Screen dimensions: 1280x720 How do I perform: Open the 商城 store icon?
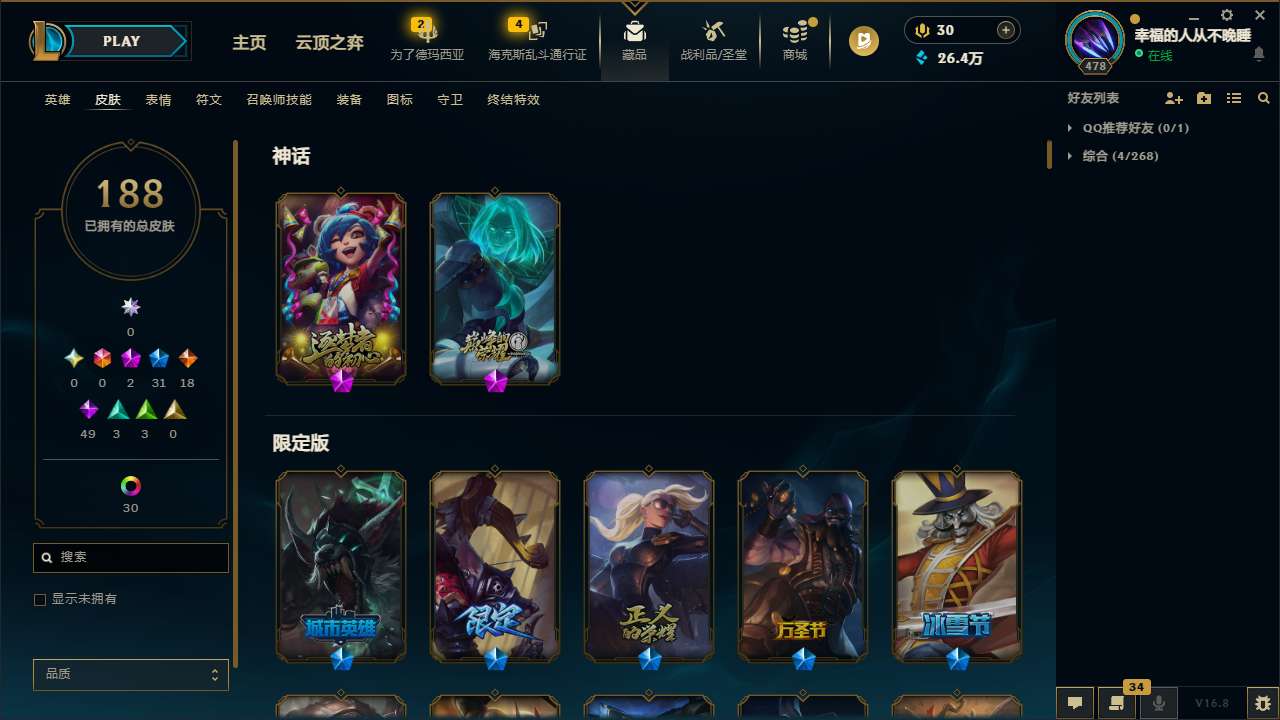click(x=795, y=40)
